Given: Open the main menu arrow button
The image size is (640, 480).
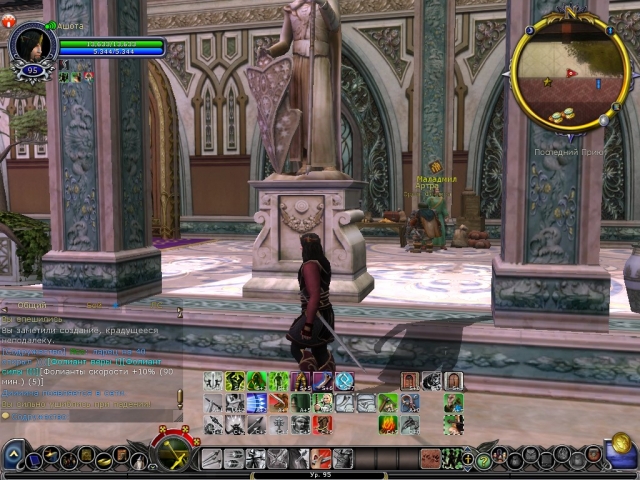Looking at the screenshot, I should (13, 458).
